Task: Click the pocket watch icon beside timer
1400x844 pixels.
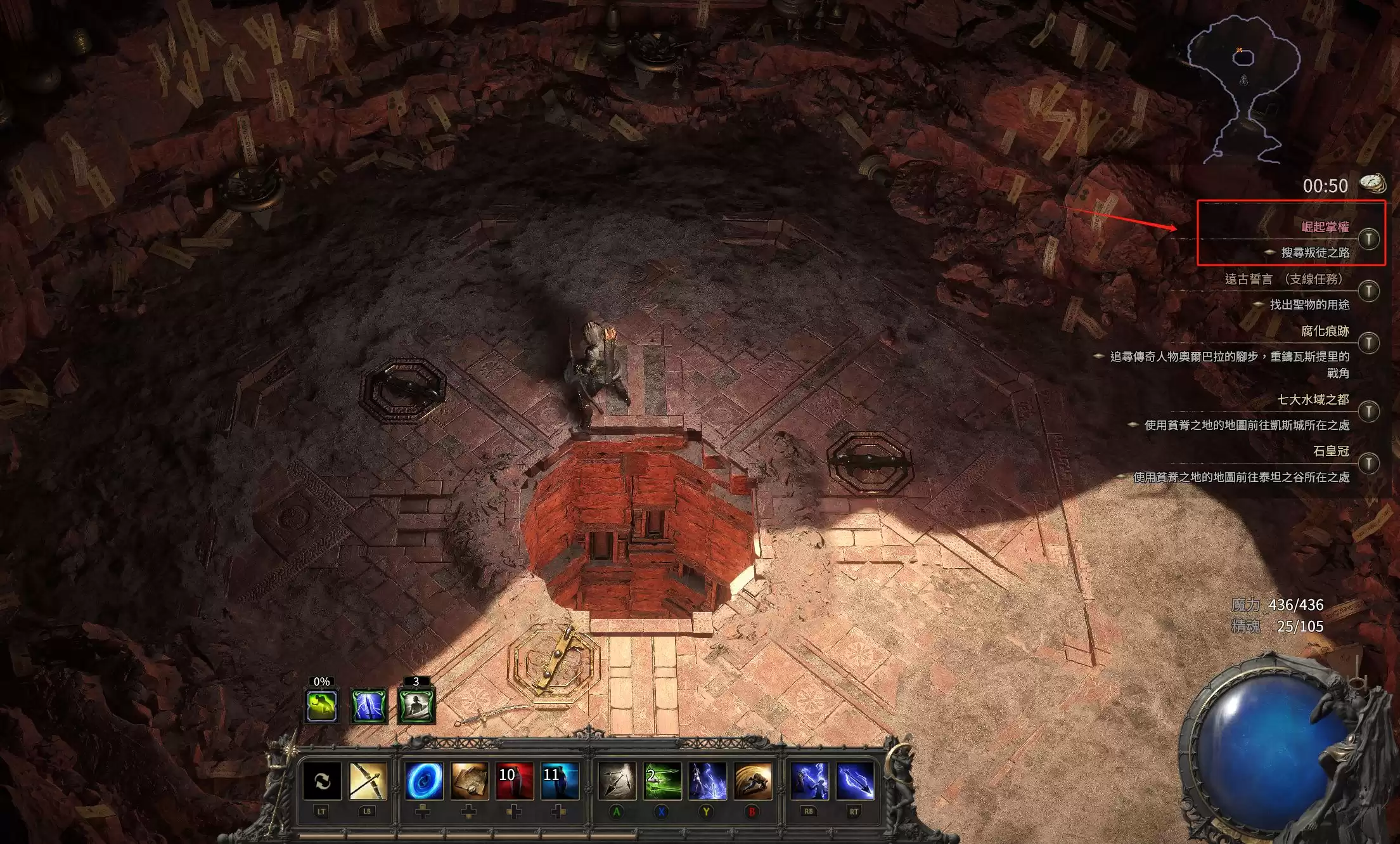Action: (x=1372, y=183)
